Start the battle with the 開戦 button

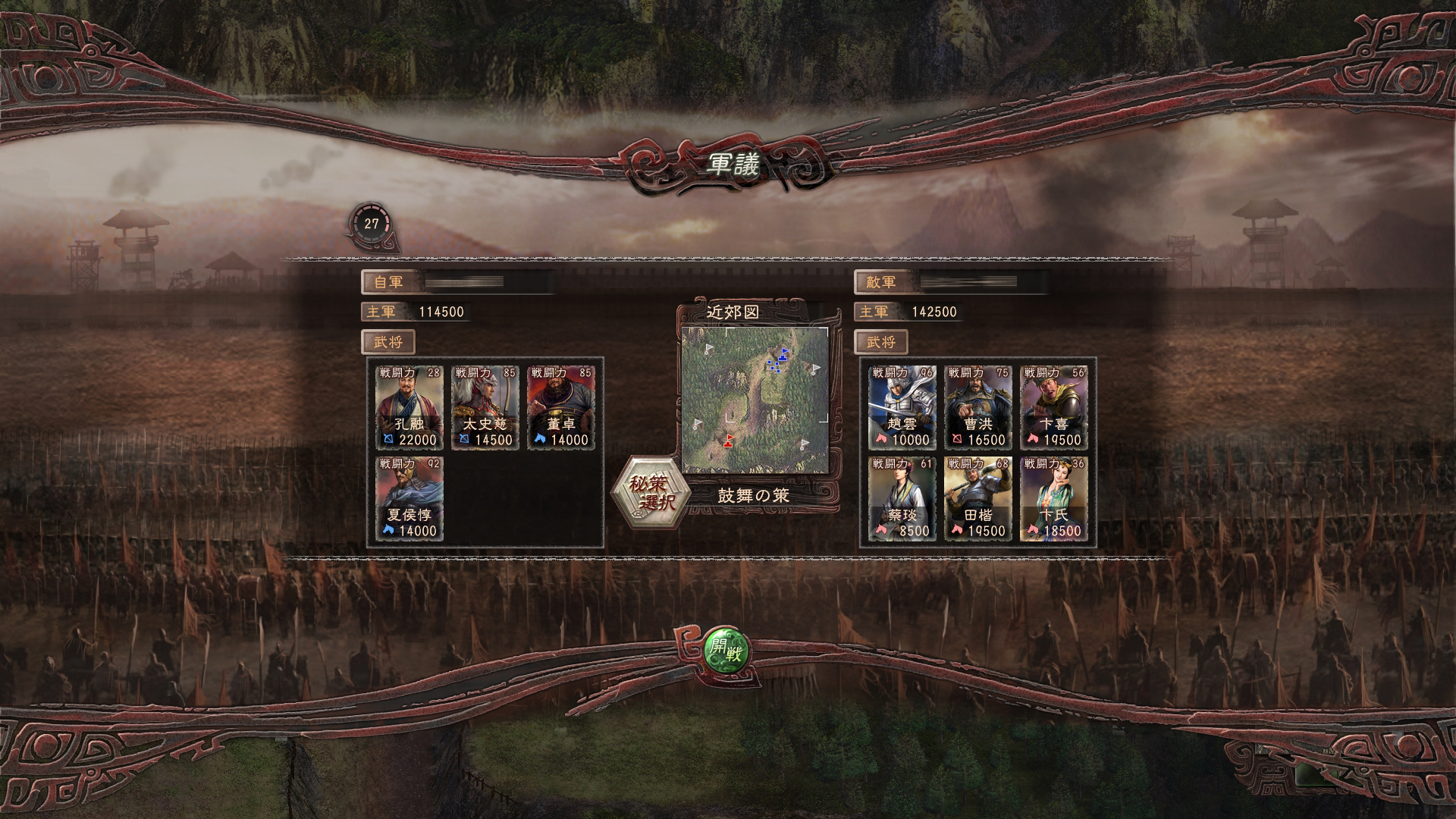click(x=726, y=650)
